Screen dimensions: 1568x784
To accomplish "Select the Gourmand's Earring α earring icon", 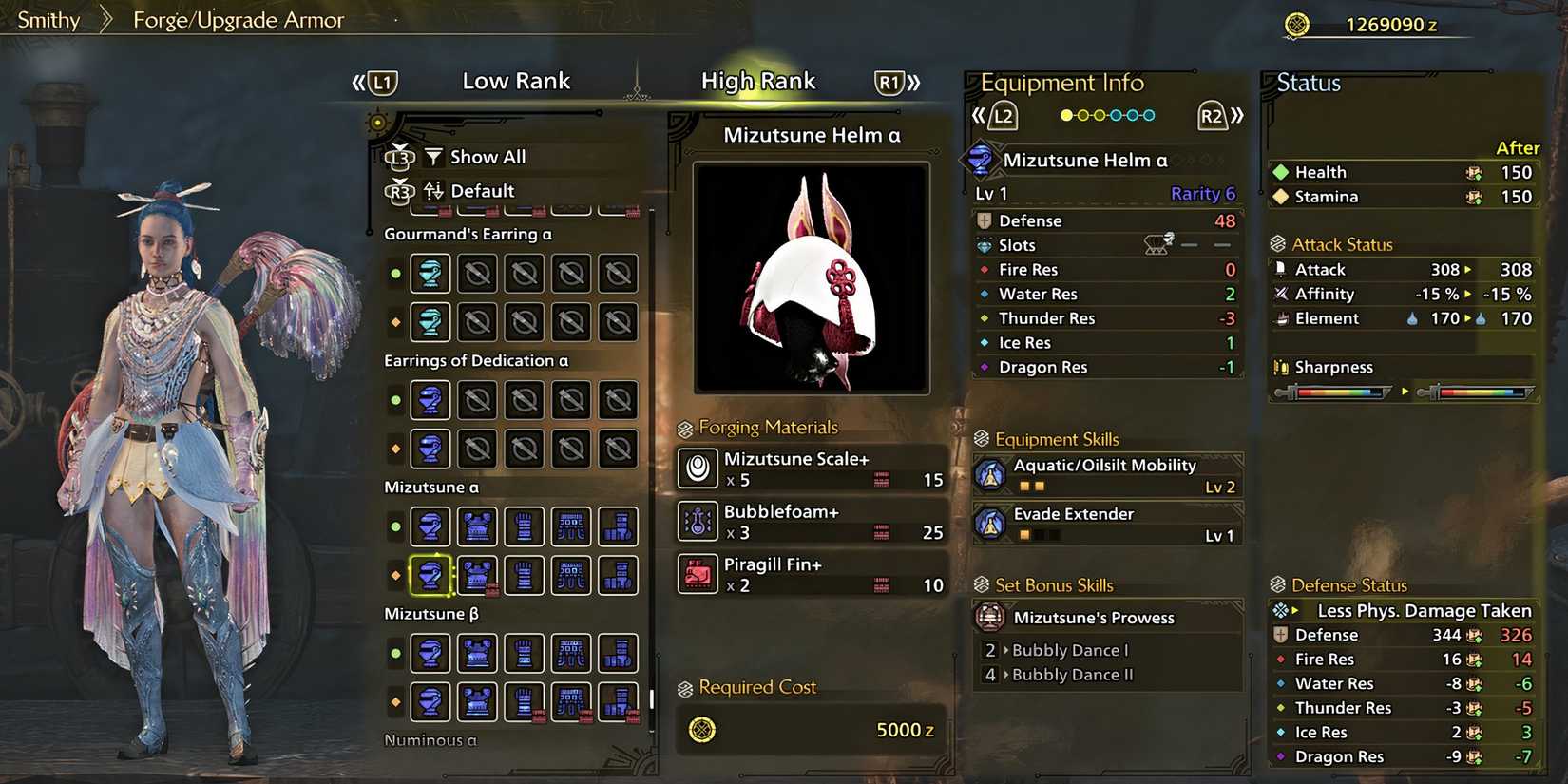I will coord(430,273).
